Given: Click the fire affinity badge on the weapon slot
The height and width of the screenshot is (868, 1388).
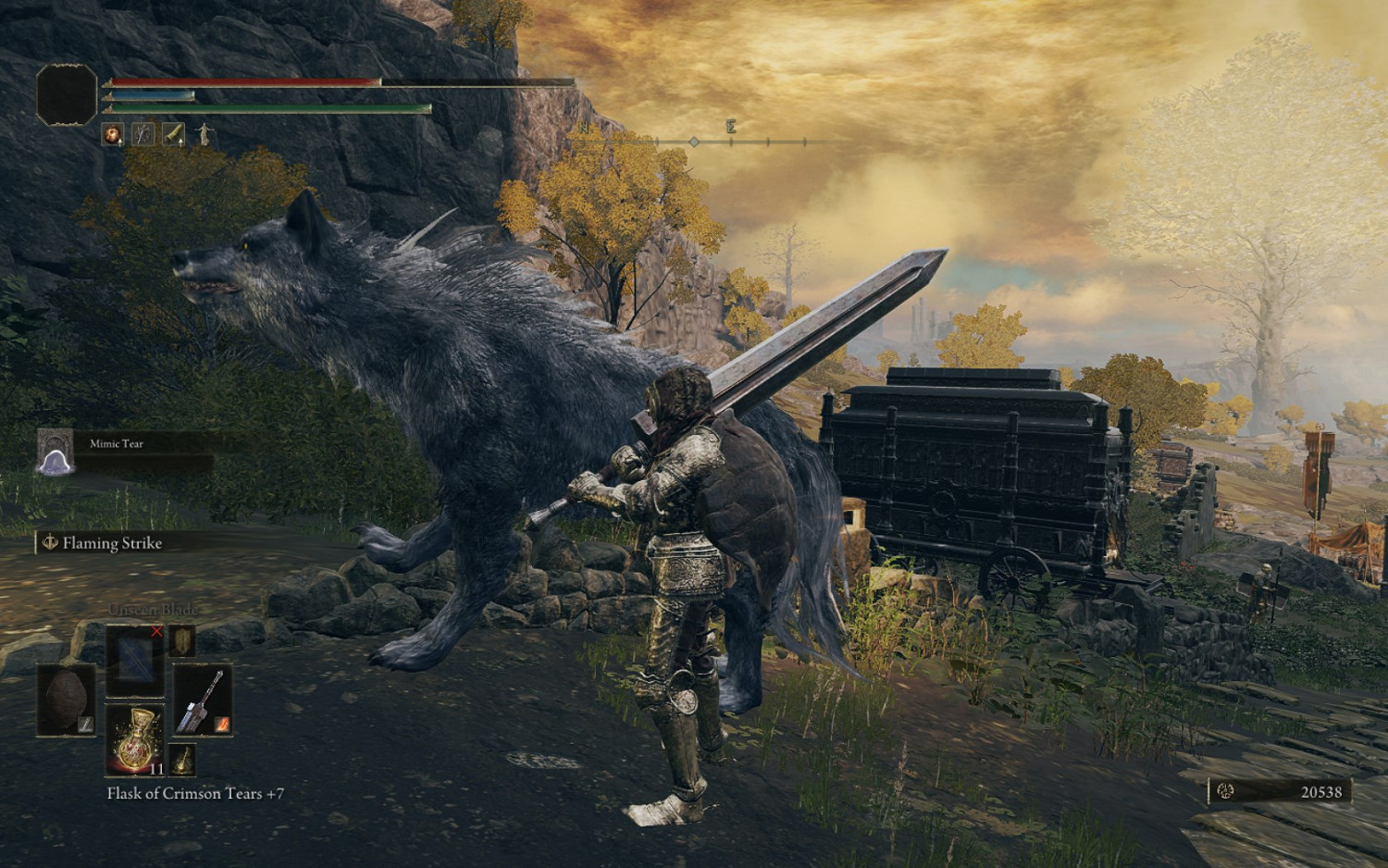Looking at the screenshot, I should tap(222, 725).
